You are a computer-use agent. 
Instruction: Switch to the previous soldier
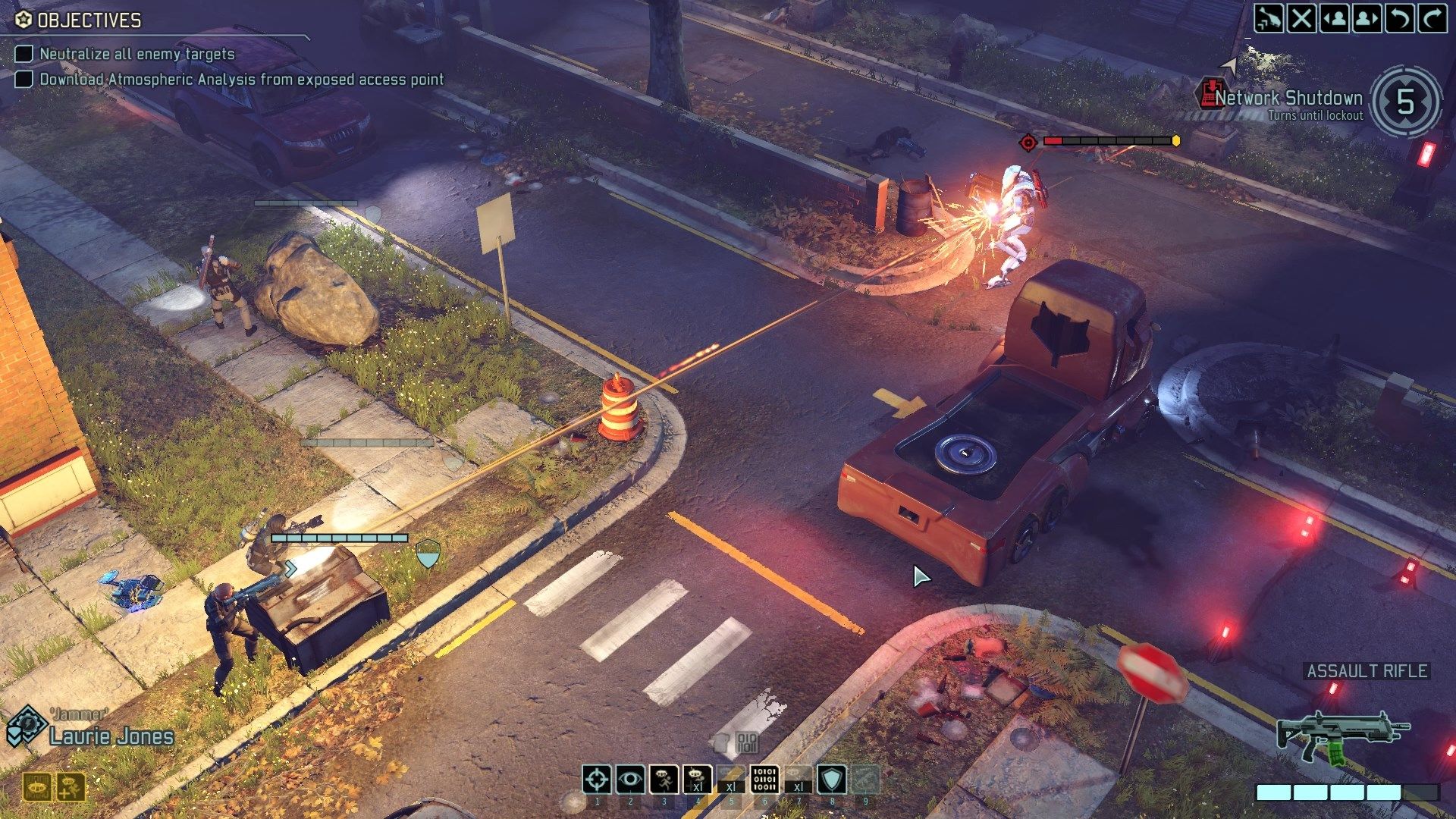point(1335,17)
